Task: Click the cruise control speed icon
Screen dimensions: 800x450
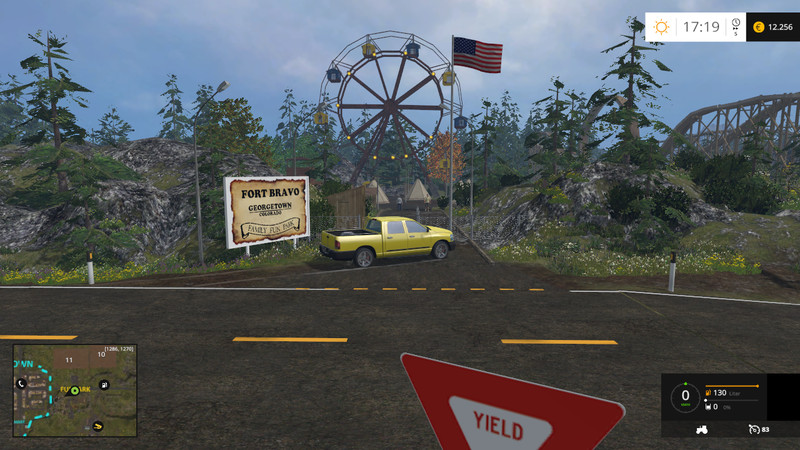Action: point(752,429)
